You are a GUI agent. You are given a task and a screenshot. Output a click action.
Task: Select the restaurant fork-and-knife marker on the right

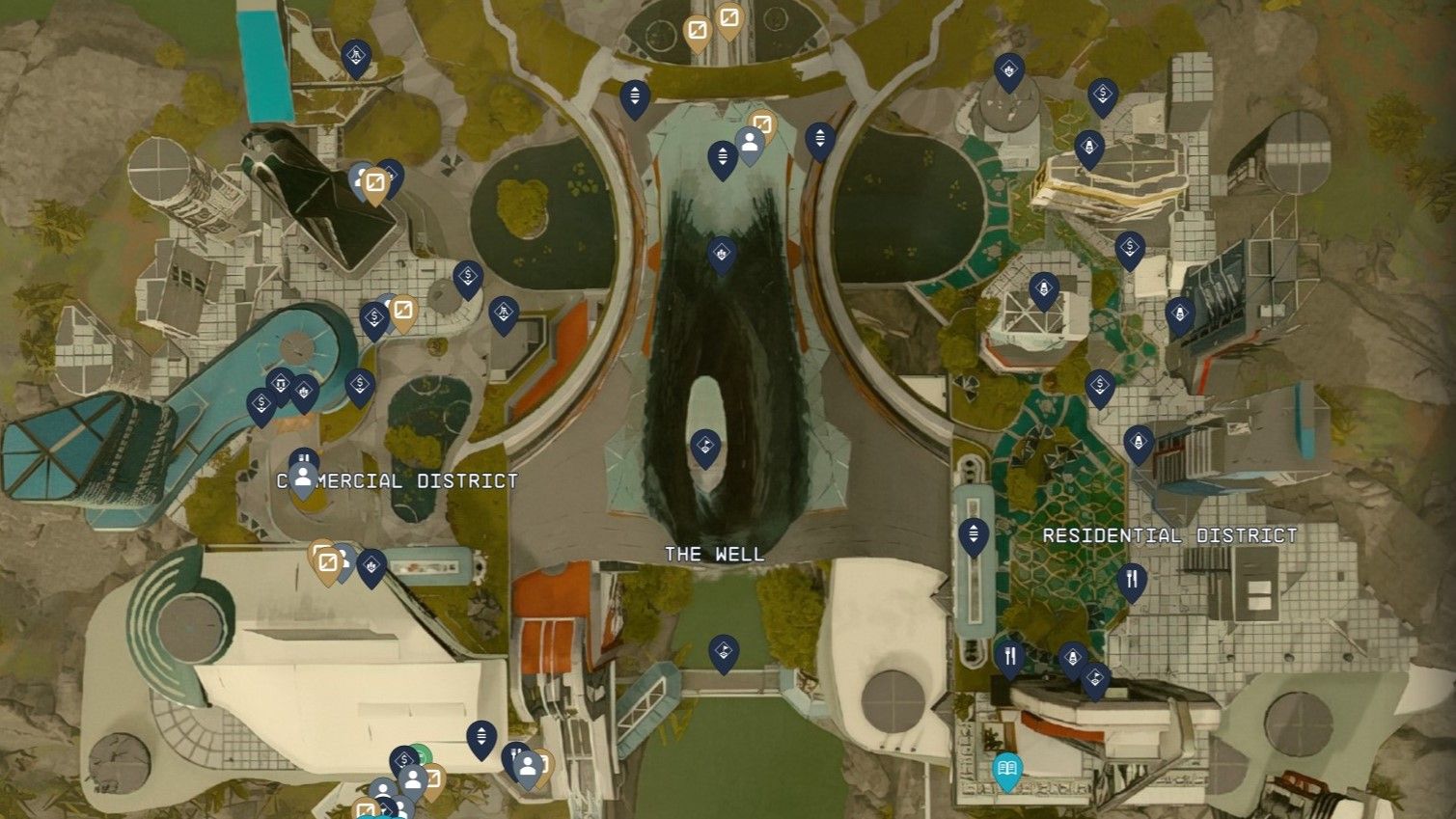(x=1132, y=580)
